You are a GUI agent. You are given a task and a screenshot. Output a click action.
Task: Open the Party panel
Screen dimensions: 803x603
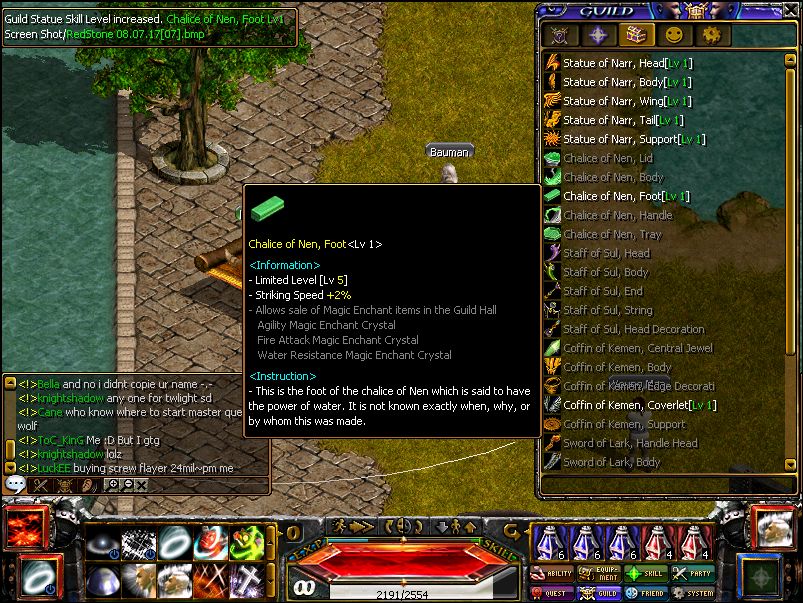coord(694,574)
